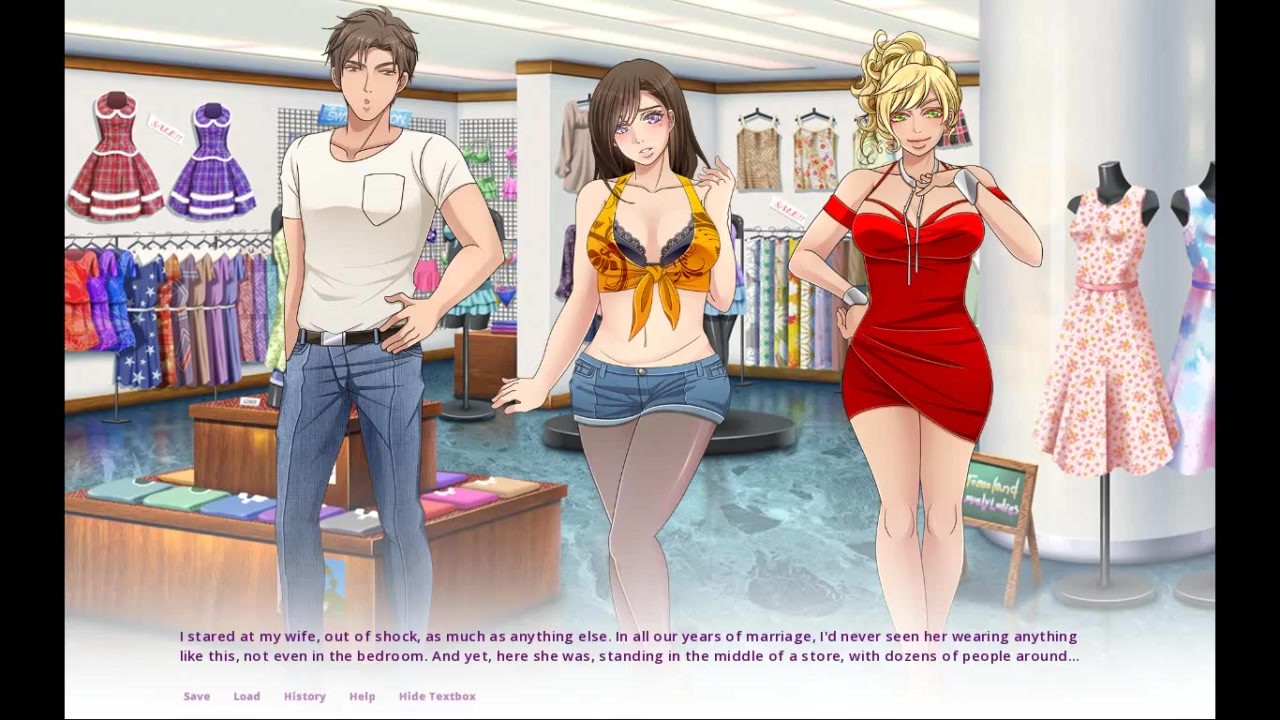Image resolution: width=1280 pixels, height=720 pixels.
Task: Open the Help screen
Action: click(x=362, y=696)
